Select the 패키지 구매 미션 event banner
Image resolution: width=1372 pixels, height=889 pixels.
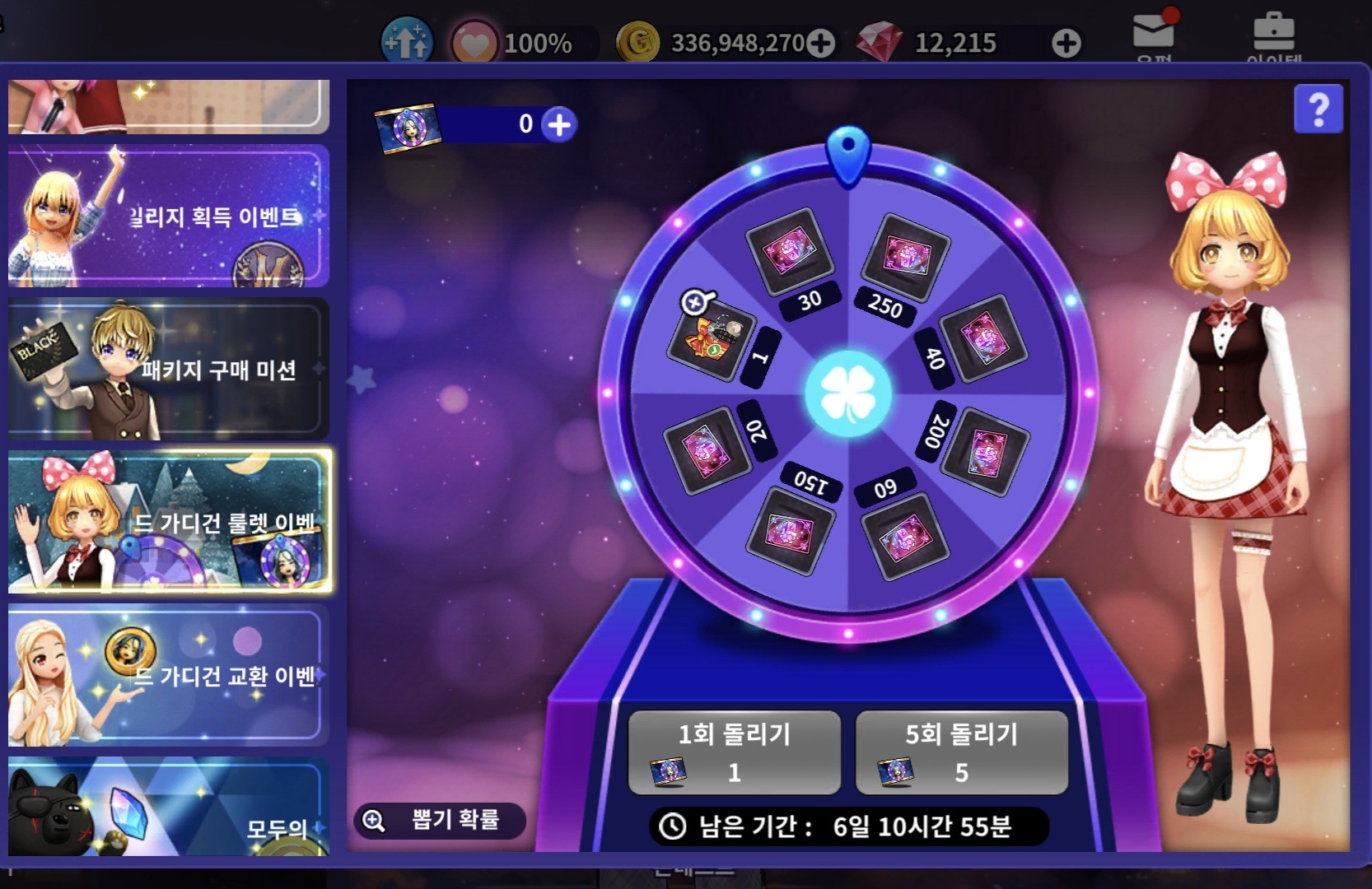[x=168, y=370]
